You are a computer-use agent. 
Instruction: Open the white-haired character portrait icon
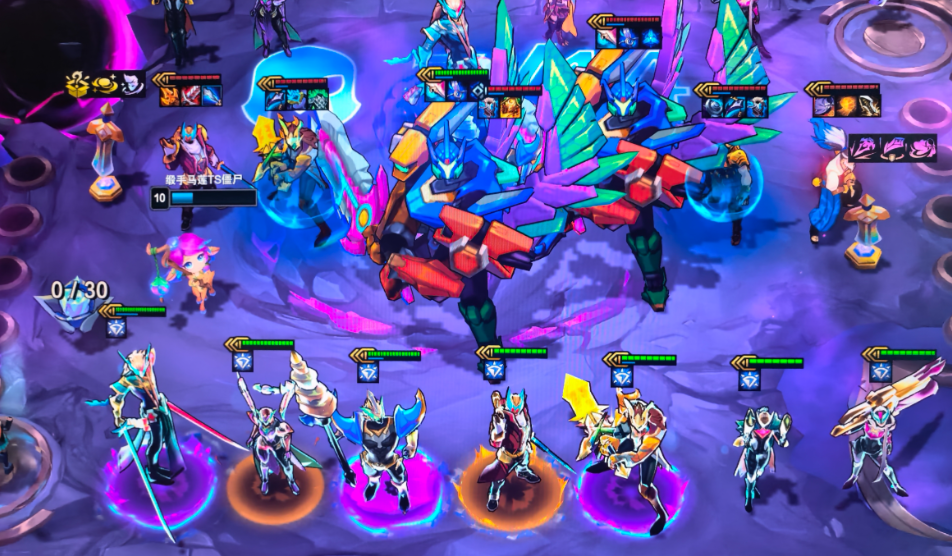click(132, 85)
